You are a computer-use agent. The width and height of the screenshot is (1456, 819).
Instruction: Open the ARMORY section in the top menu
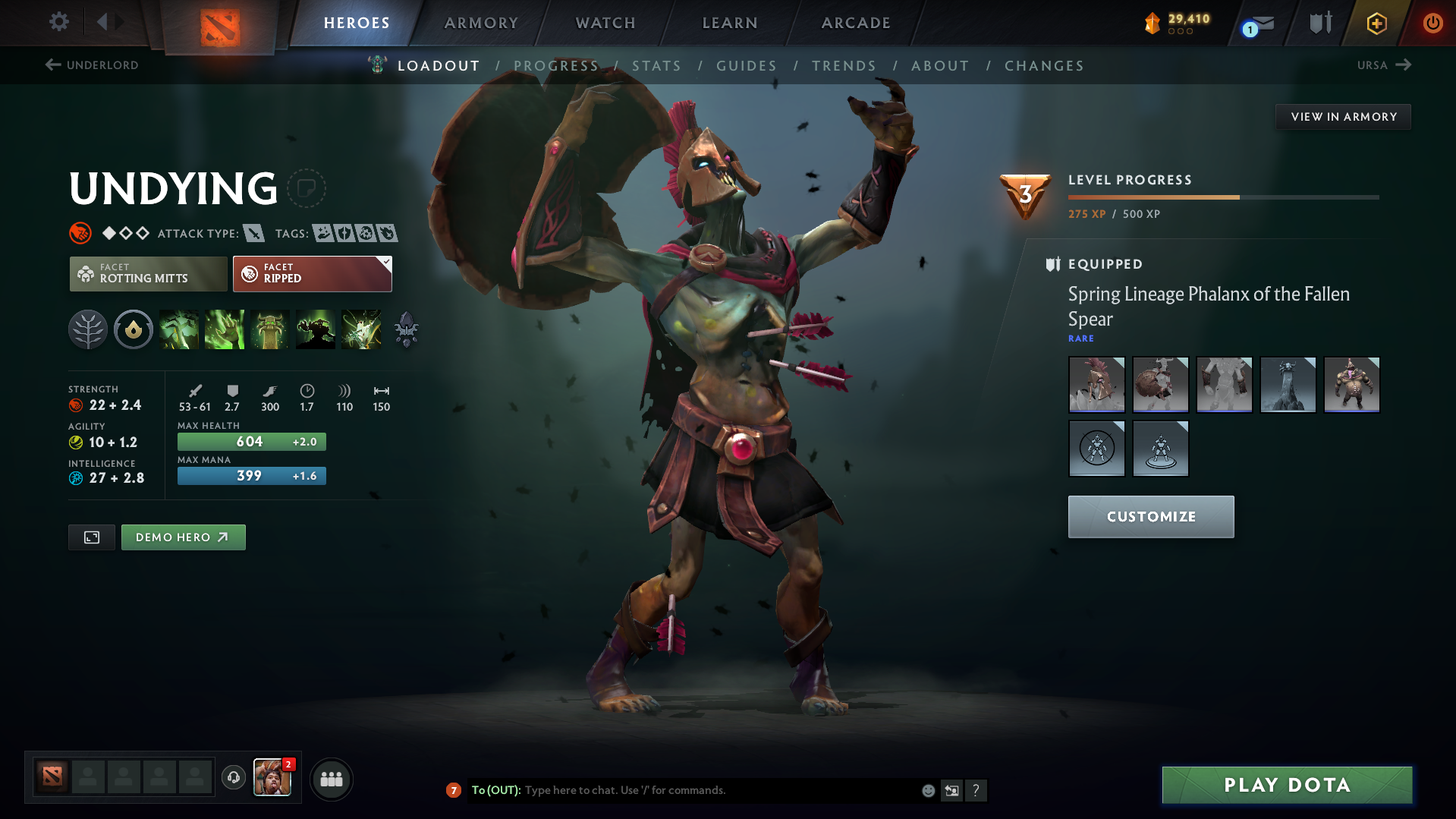[481, 23]
